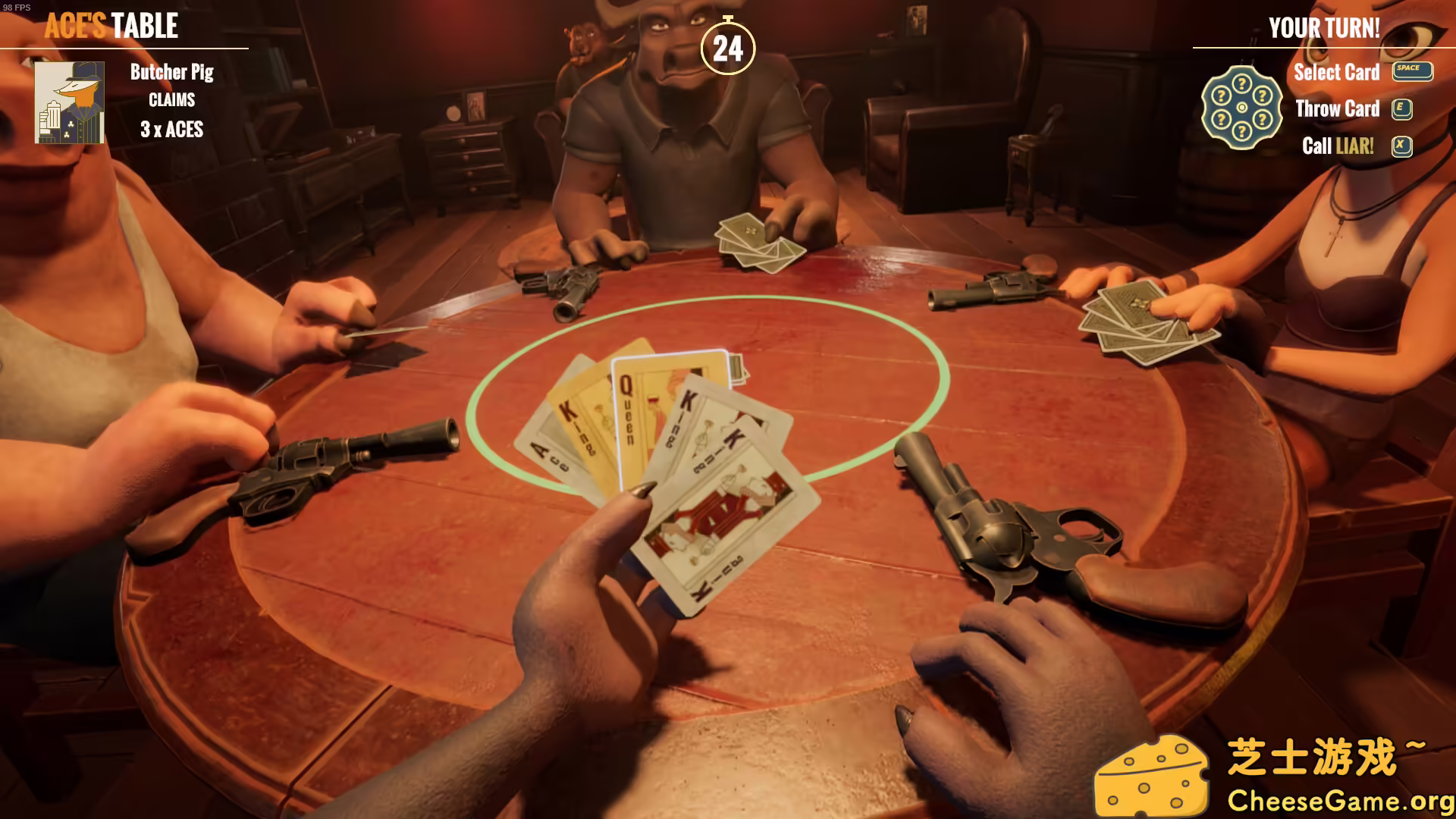Click the X keybind badge beside Call LIAR!

coord(1402,147)
